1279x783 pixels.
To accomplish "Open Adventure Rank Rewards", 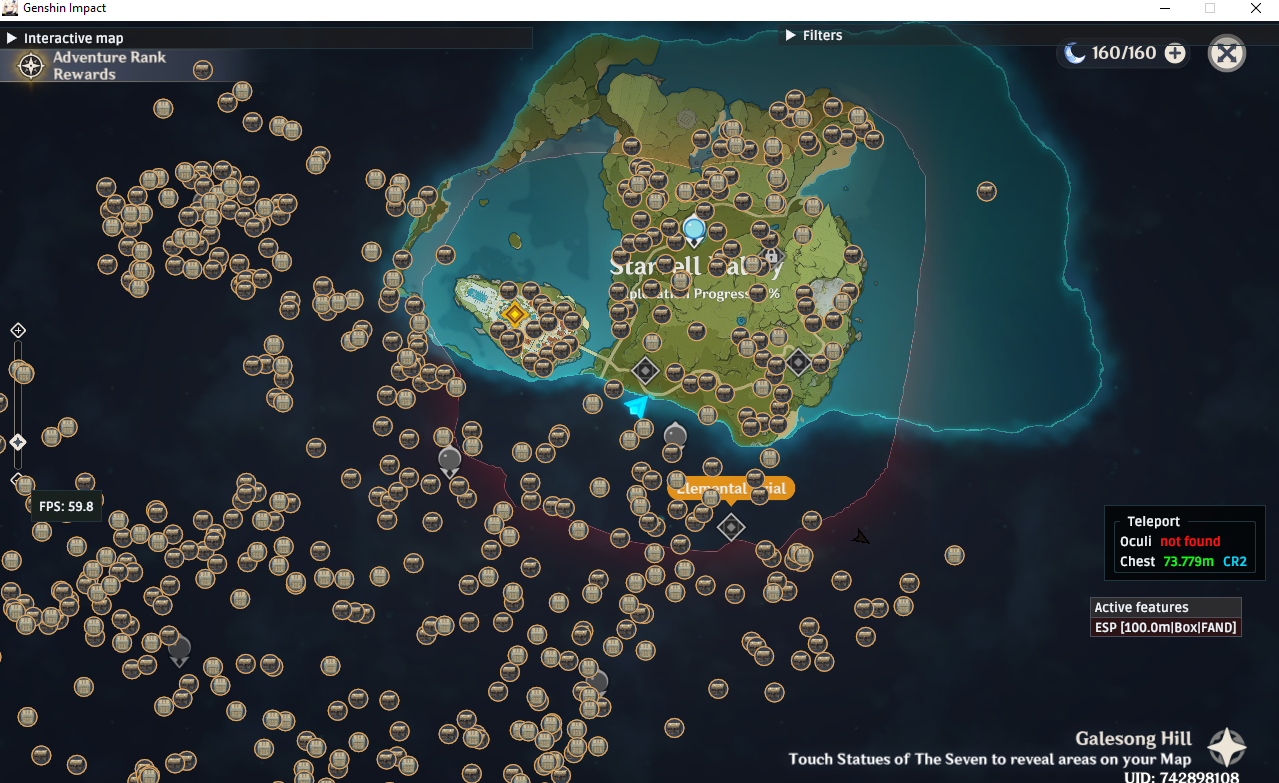I will coord(32,66).
